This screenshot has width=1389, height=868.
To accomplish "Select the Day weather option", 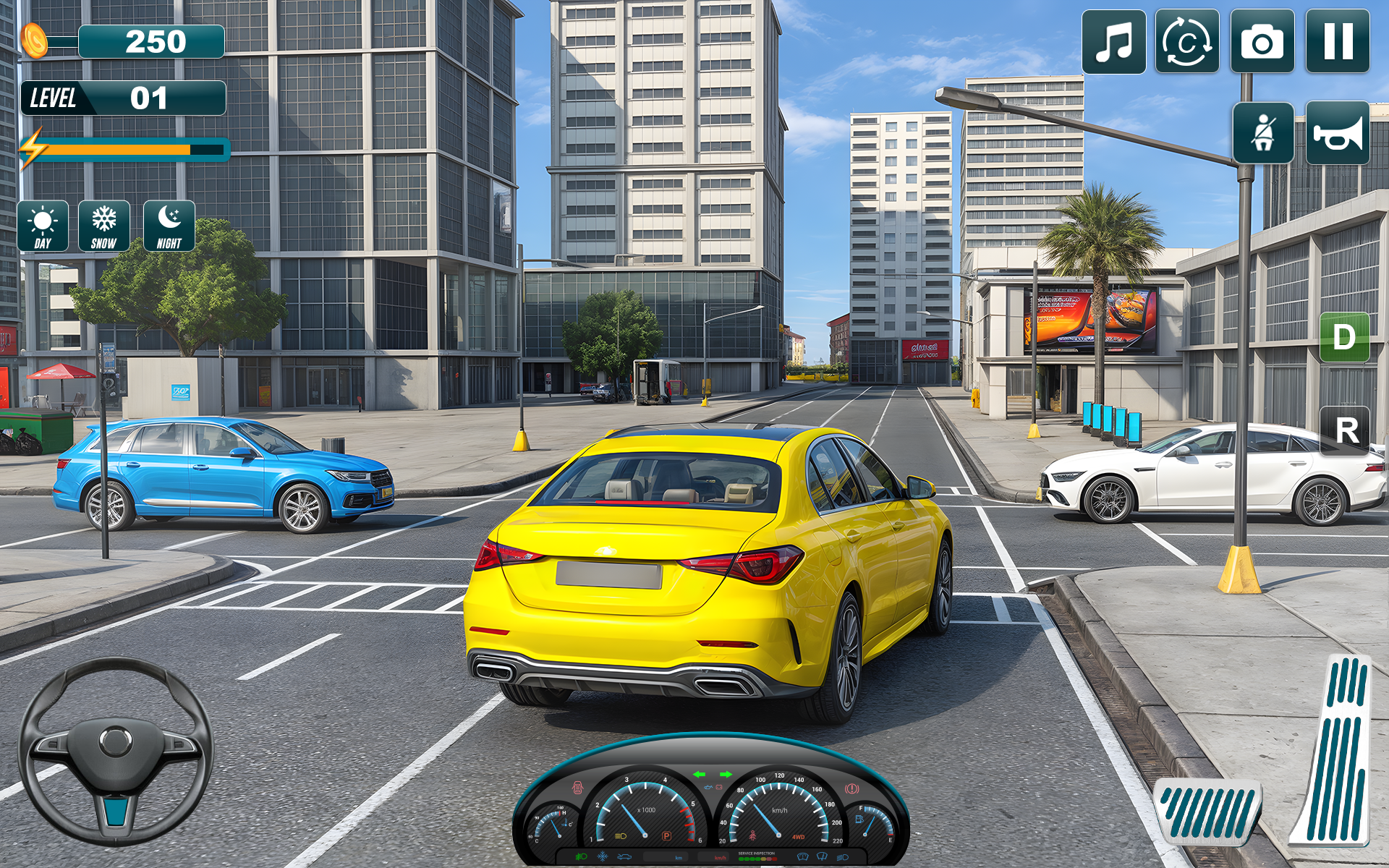I will pos(42,225).
